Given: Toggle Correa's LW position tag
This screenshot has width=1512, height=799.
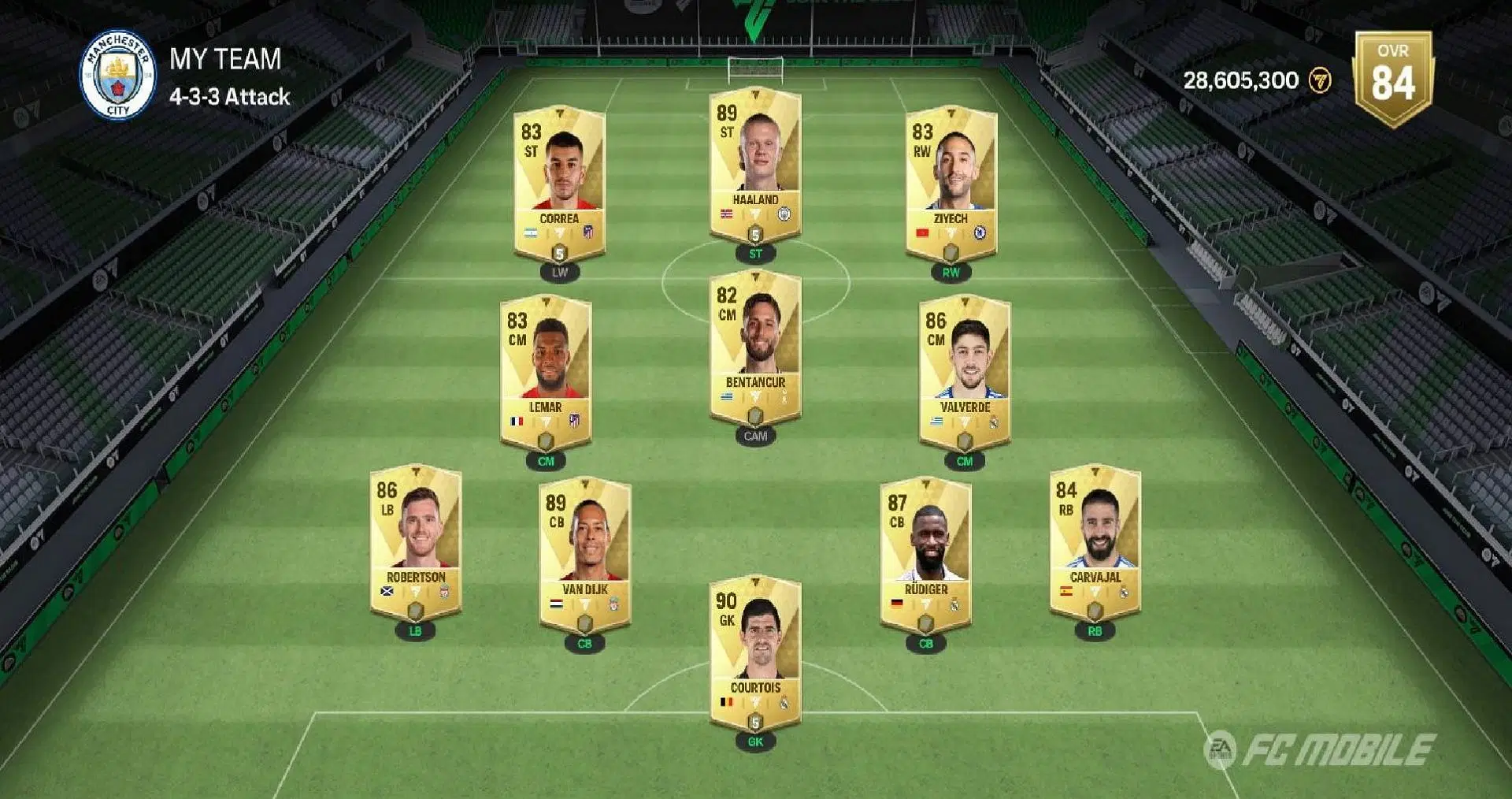Looking at the screenshot, I should click(559, 272).
